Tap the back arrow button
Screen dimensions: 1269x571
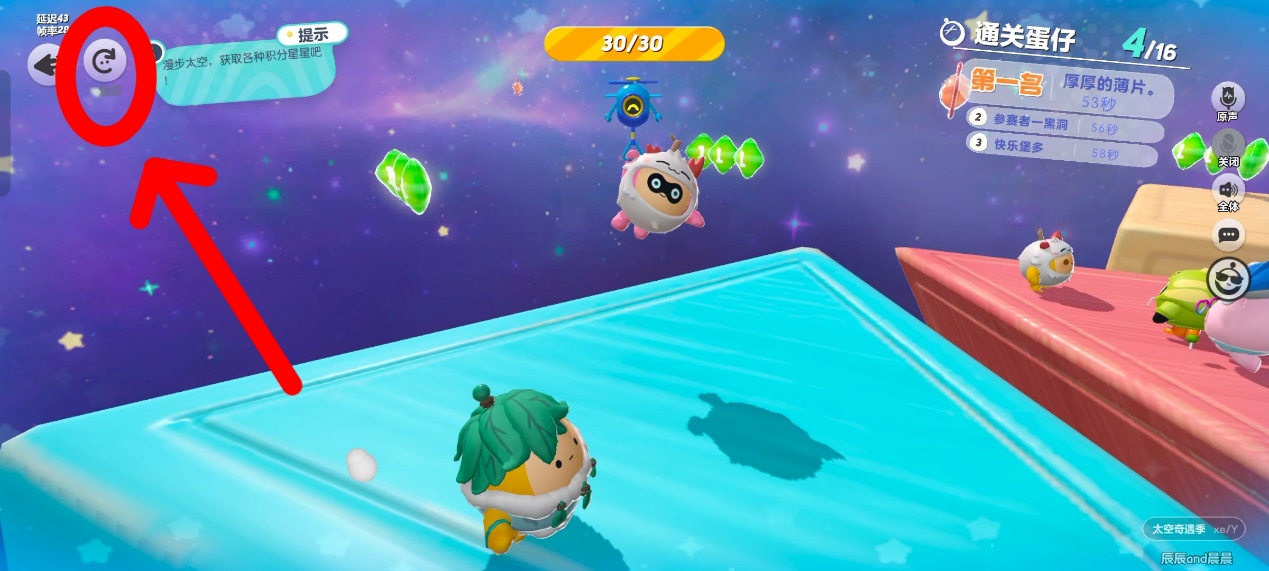coord(45,66)
